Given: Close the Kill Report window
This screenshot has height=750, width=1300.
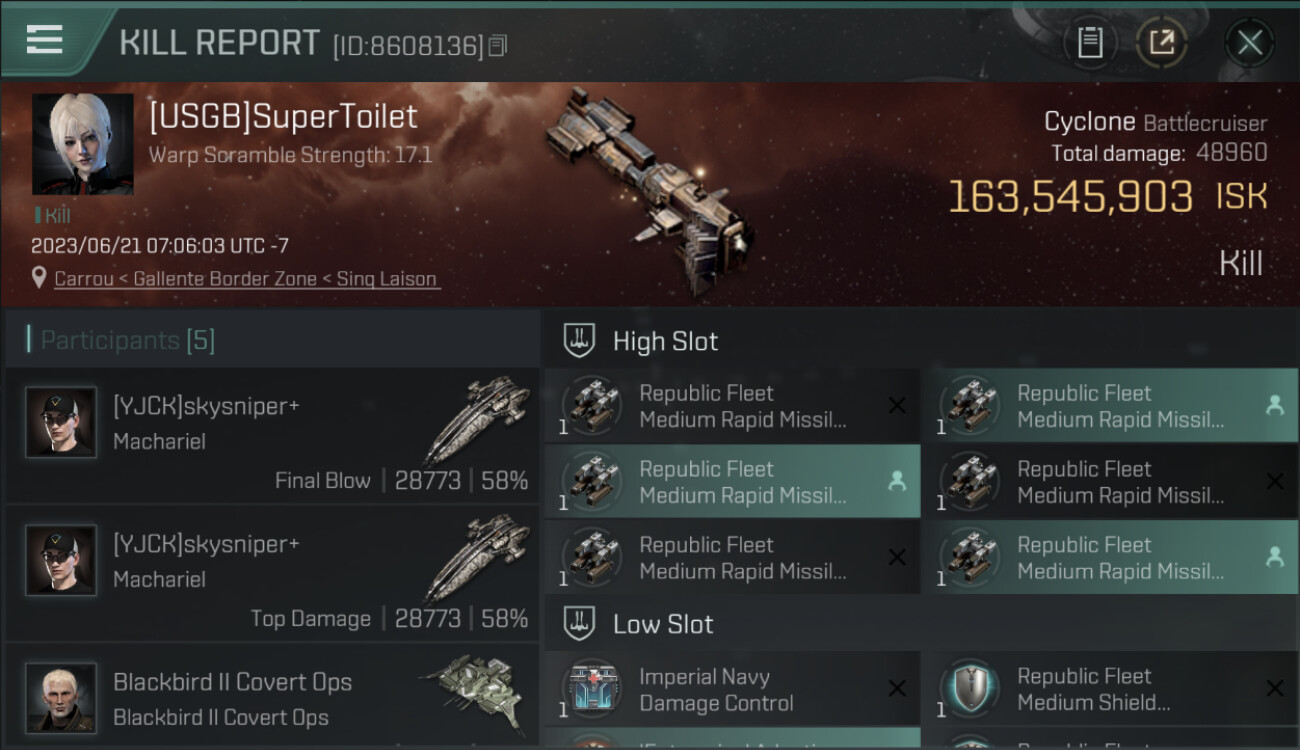Looking at the screenshot, I should (x=1249, y=42).
